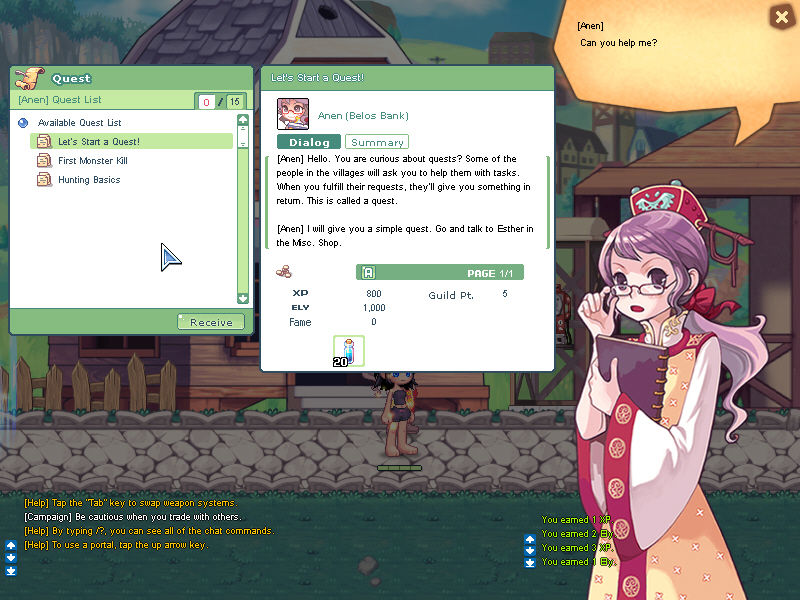
Task: Switch to the Summary tab
Action: pyautogui.click(x=377, y=143)
